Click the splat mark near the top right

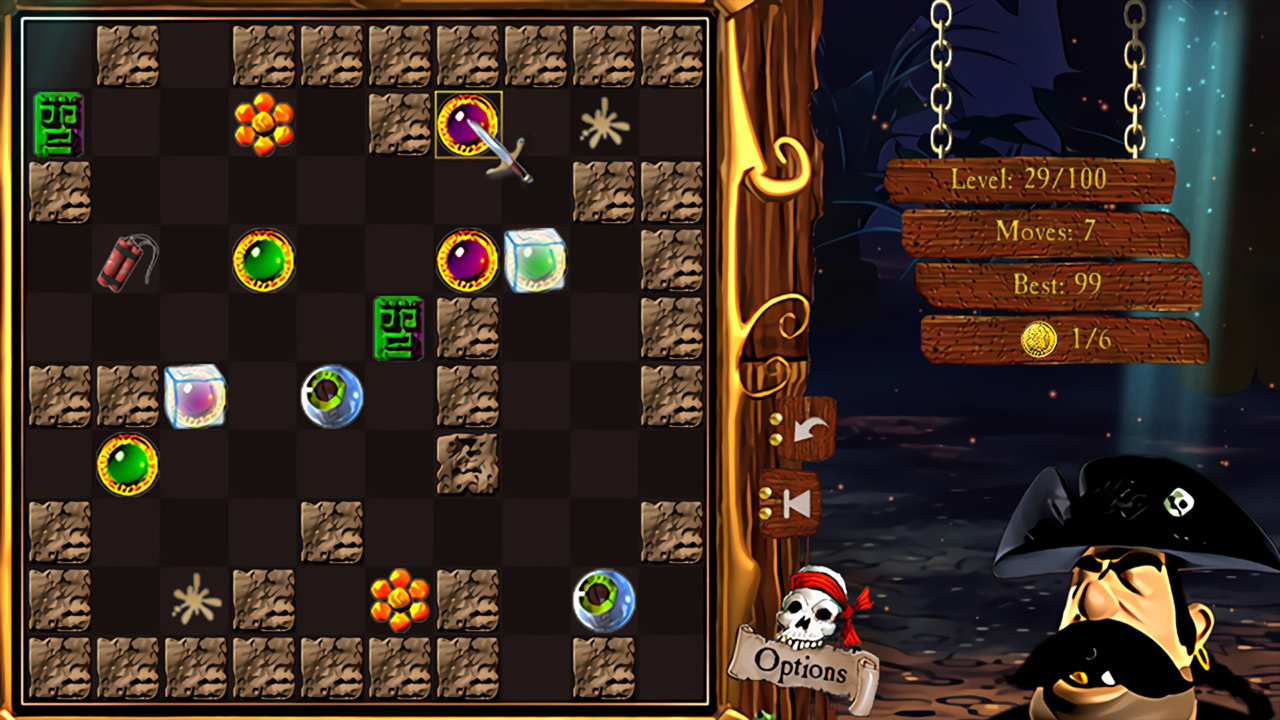click(x=601, y=122)
